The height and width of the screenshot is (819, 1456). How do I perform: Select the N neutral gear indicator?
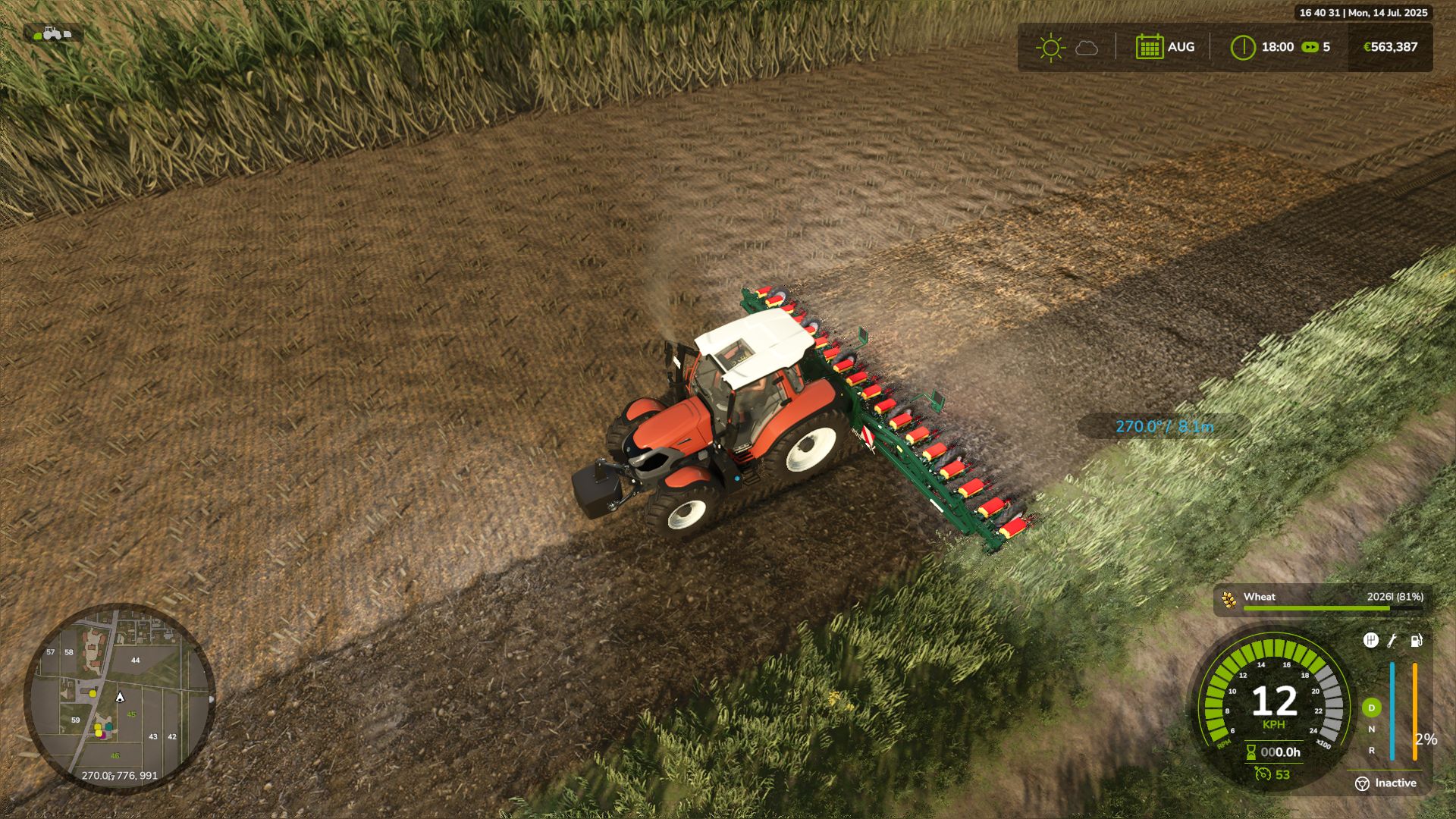1372,729
